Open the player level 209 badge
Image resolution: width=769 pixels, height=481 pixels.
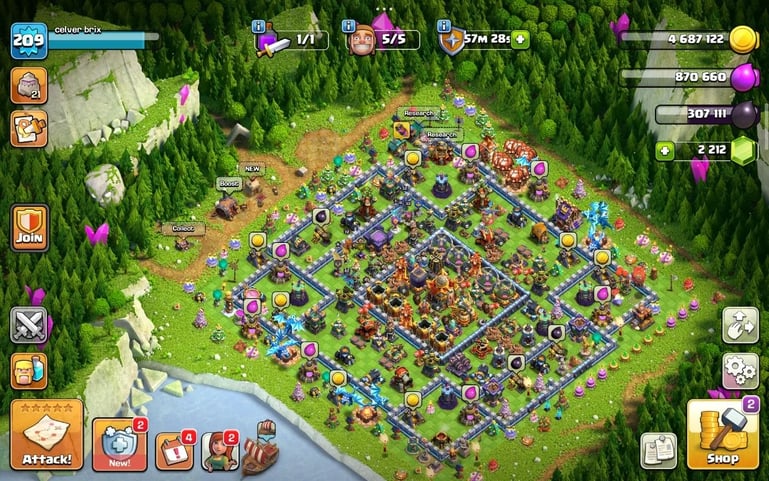28,40
